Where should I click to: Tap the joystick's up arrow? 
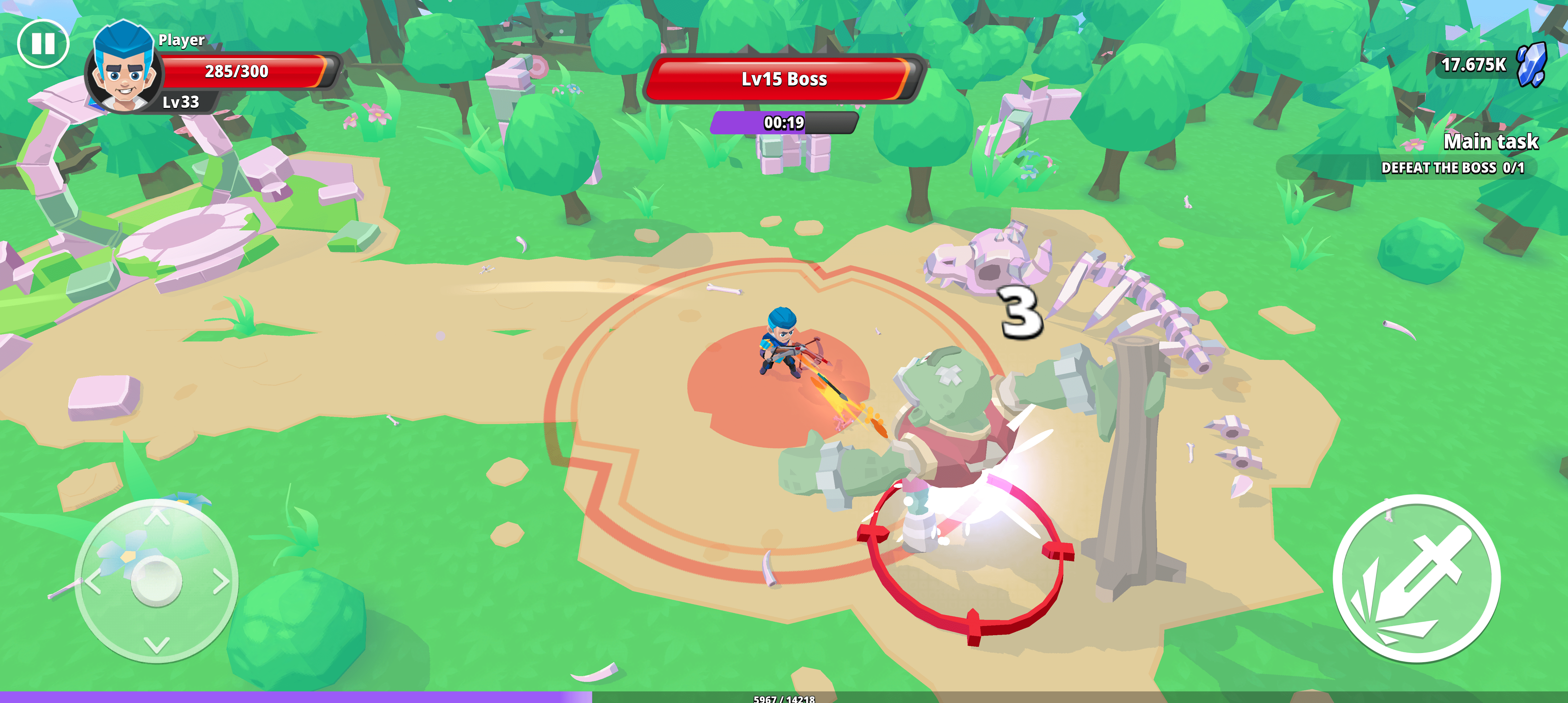156,517
